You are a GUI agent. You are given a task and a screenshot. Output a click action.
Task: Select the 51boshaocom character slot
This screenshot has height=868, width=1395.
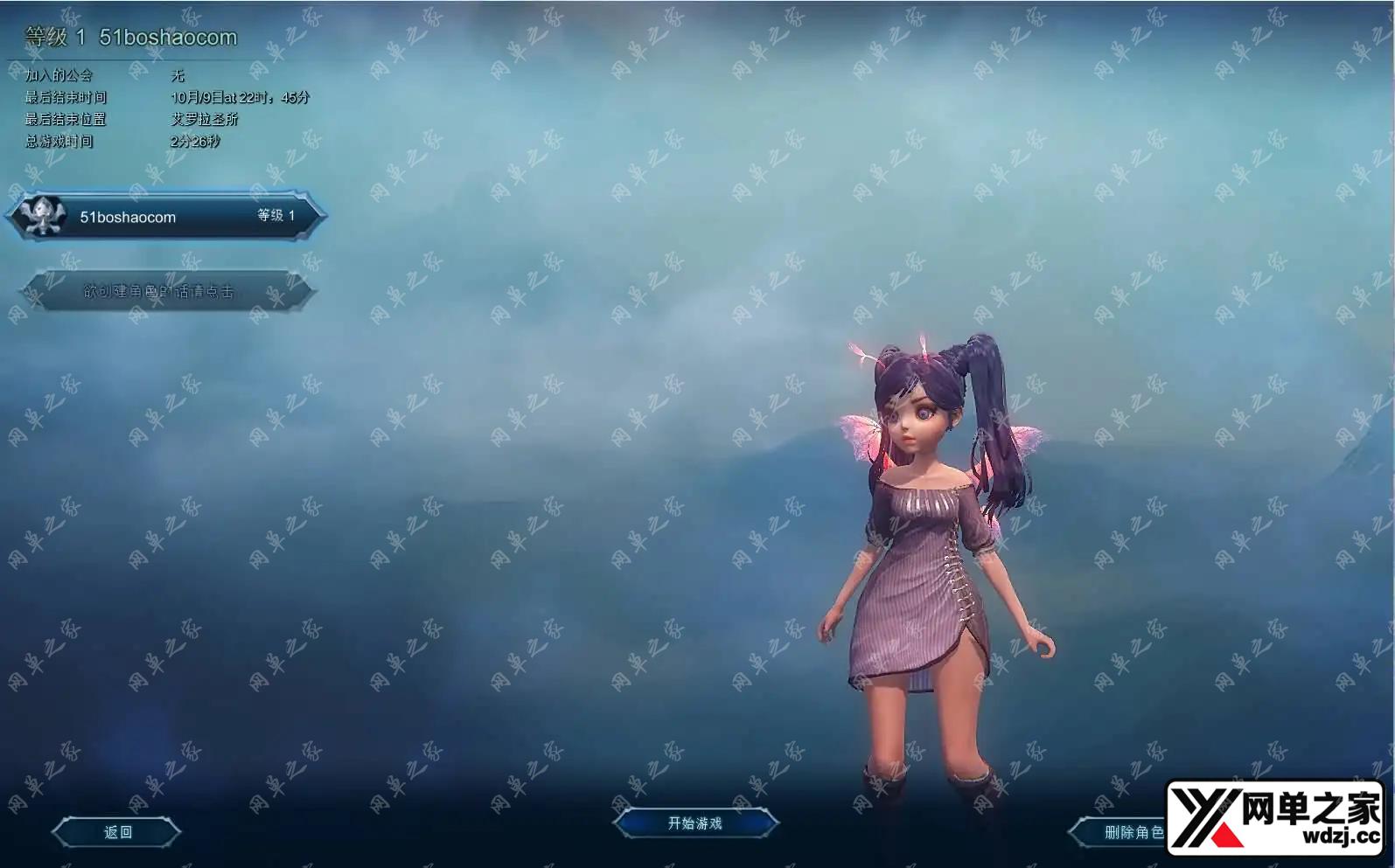coord(166,216)
